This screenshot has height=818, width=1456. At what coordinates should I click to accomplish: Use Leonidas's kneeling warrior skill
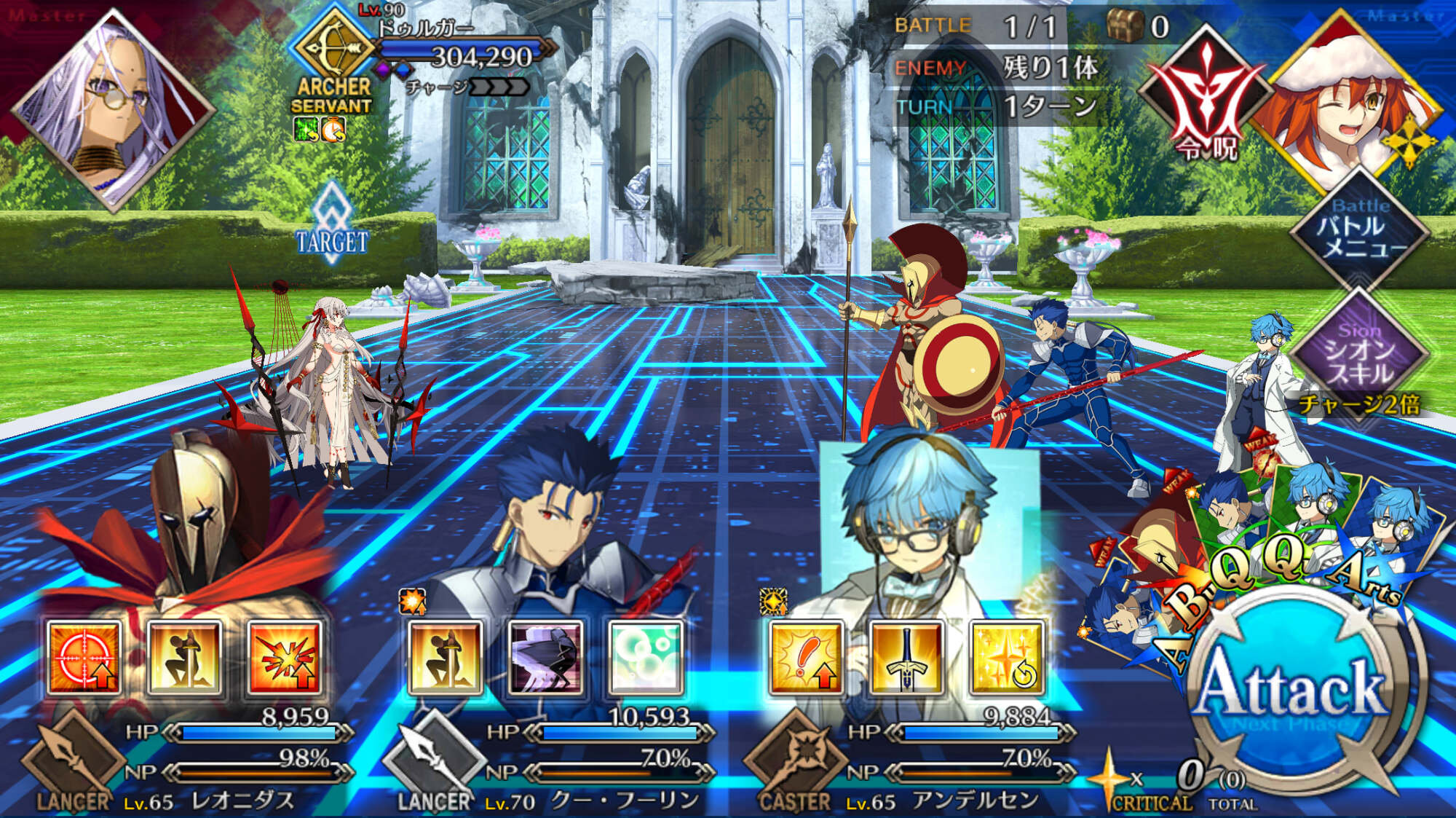(x=184, y=658)
